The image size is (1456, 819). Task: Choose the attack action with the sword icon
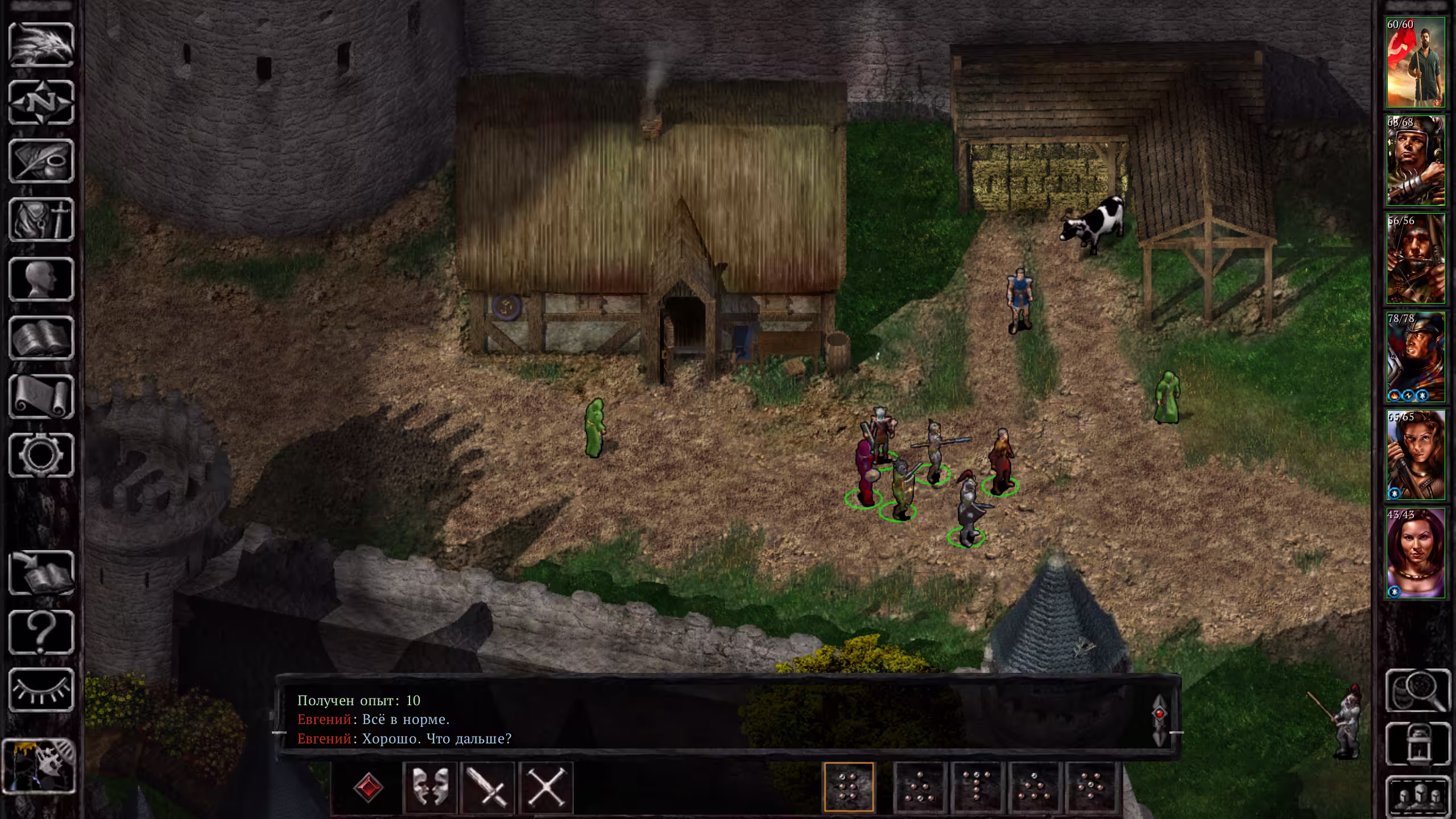[488, 788]
